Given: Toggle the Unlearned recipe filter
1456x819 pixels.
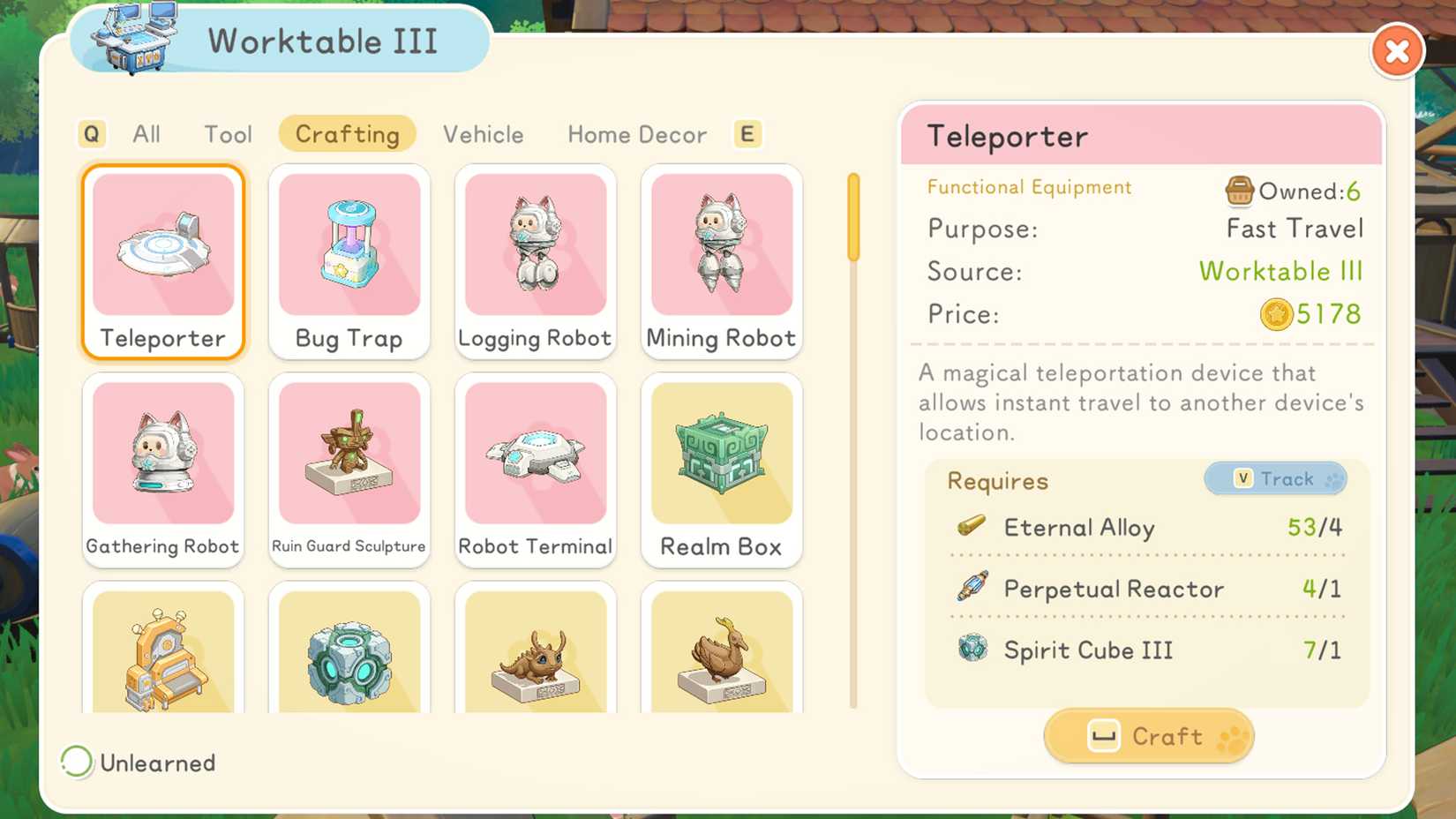Looking at the screenshot, I should pyautogui.click(x=78, y=761).
